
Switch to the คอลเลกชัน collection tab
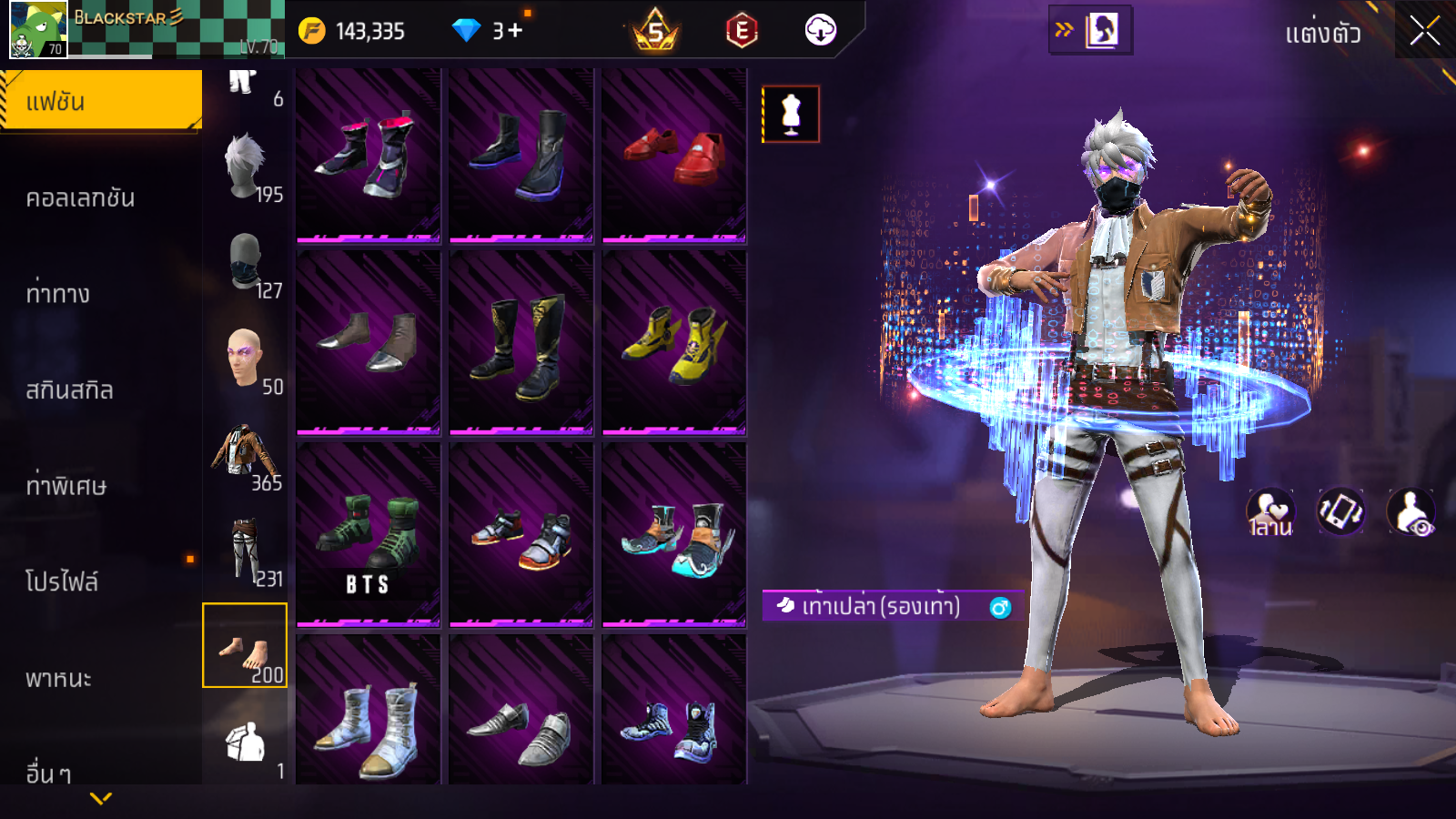82,197
